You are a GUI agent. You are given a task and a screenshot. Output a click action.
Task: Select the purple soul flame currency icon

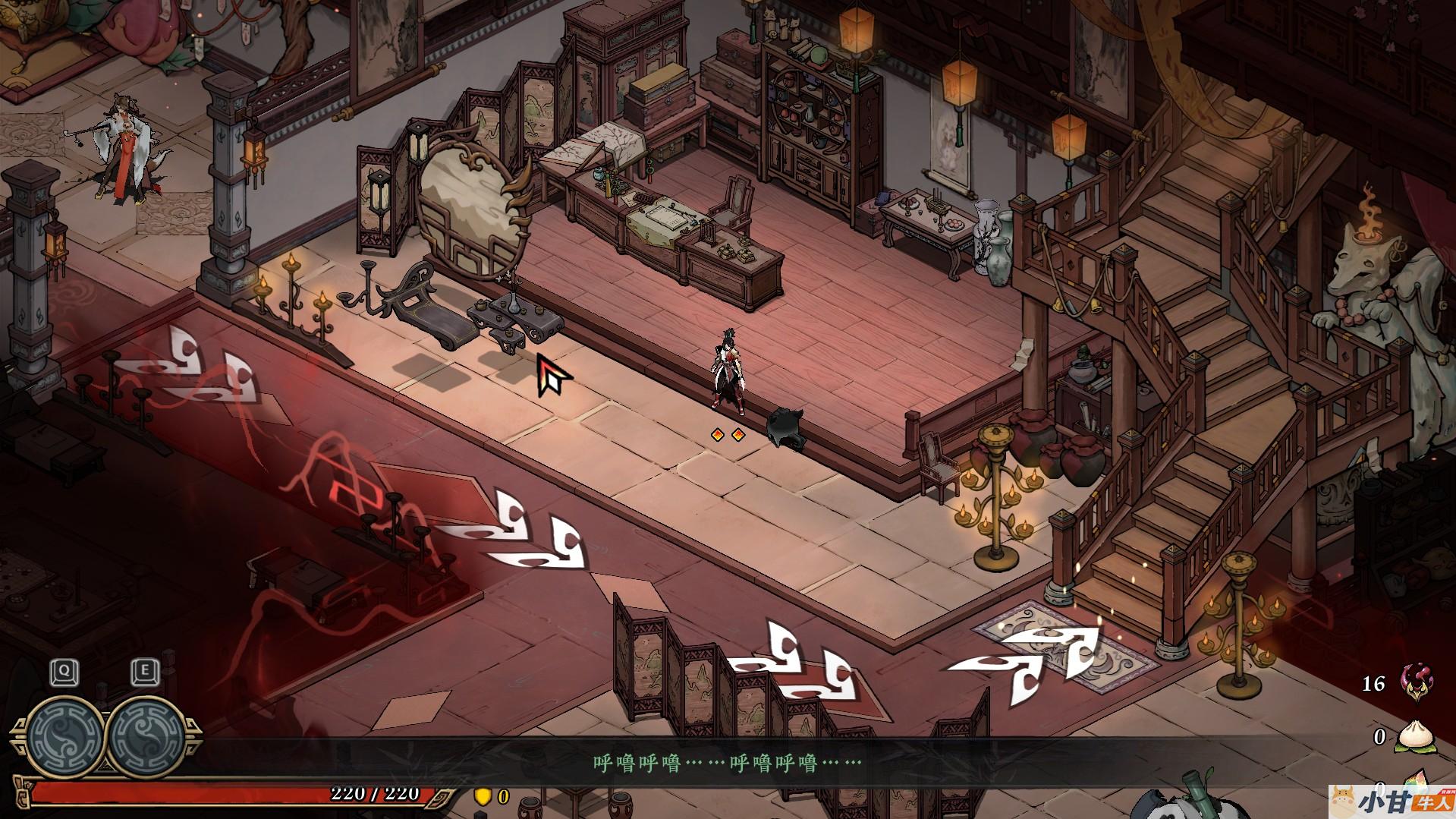tap(1414, 682)
